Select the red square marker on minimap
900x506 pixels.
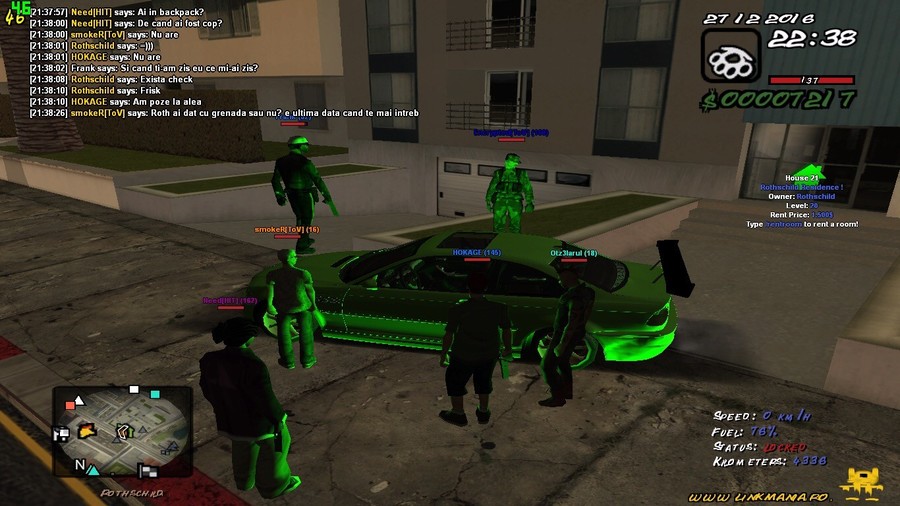(x=70, y=405)
